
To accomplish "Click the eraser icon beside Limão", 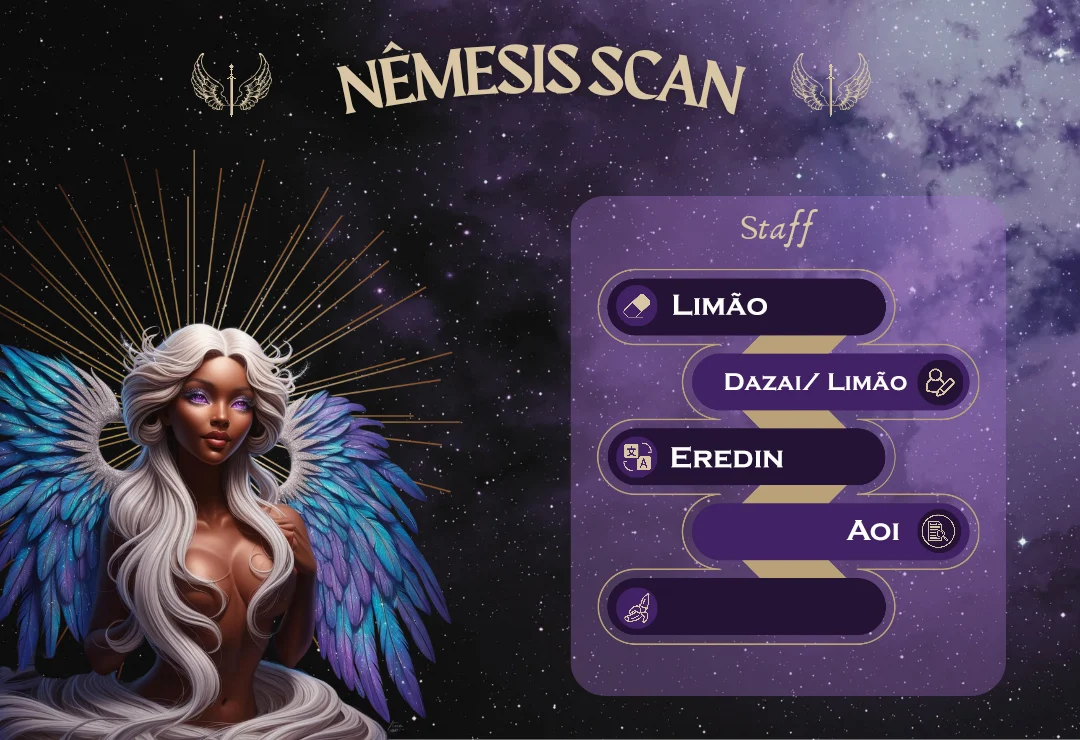I will [x=637, y=306].
